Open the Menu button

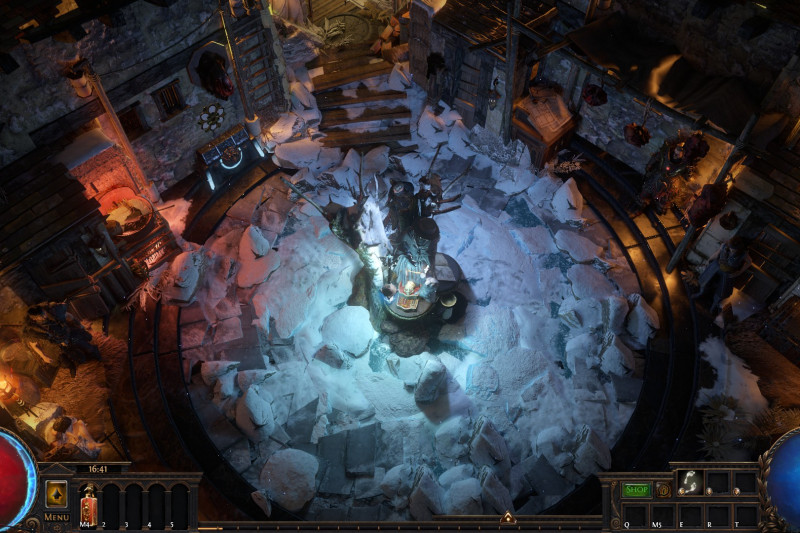(x=56, y=517)
